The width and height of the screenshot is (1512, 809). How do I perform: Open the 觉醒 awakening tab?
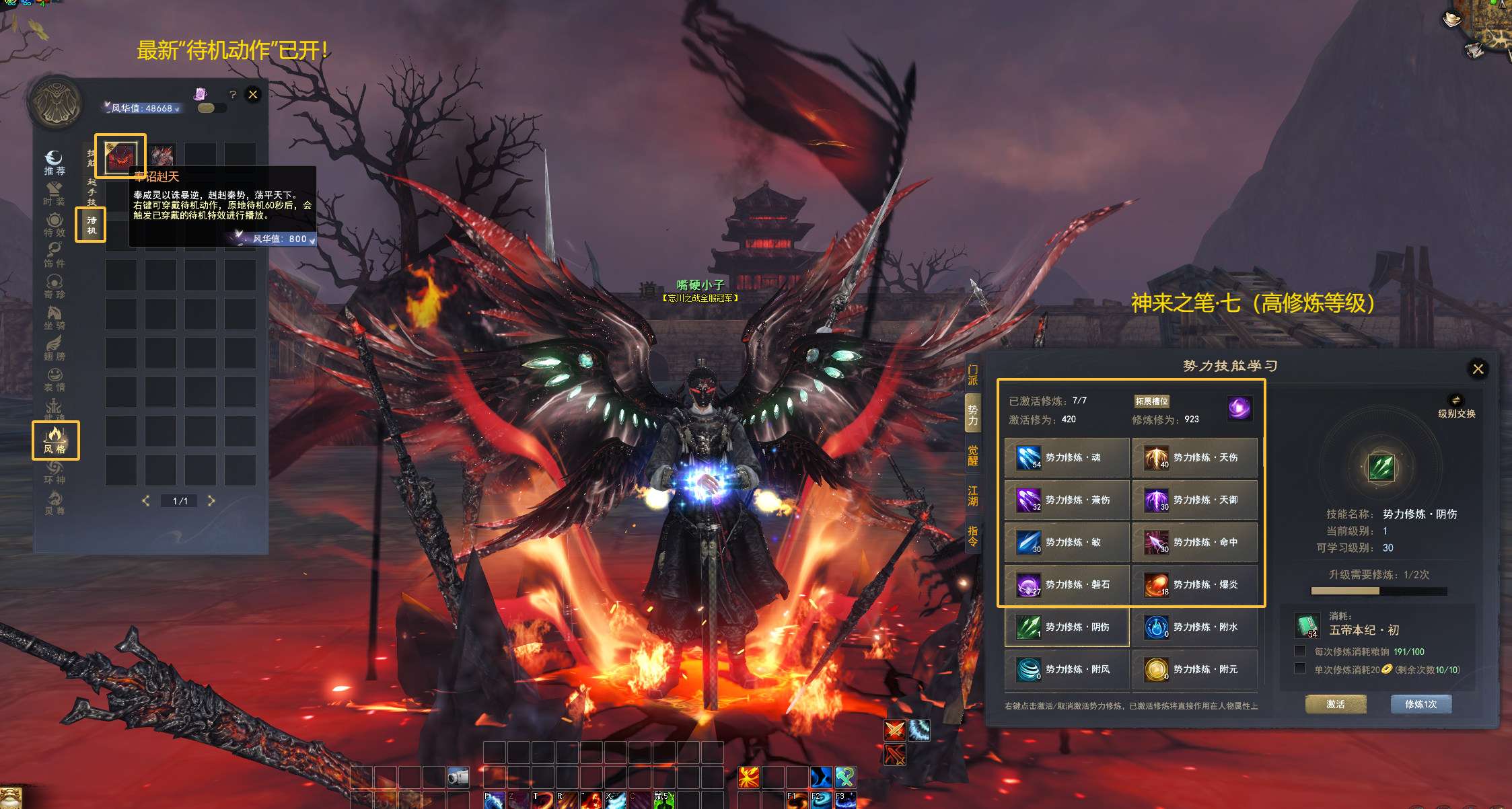pos(972,455)
